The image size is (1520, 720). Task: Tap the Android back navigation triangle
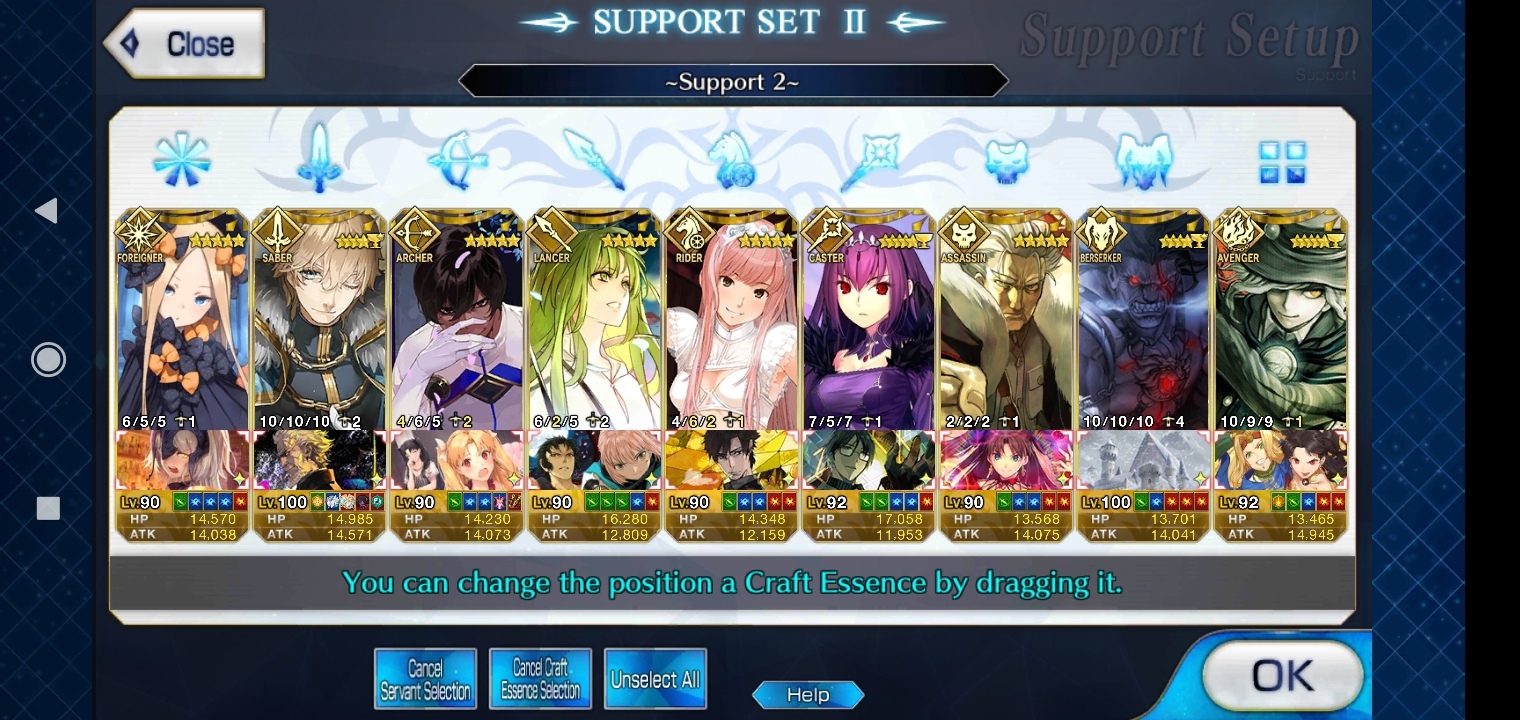46,210
